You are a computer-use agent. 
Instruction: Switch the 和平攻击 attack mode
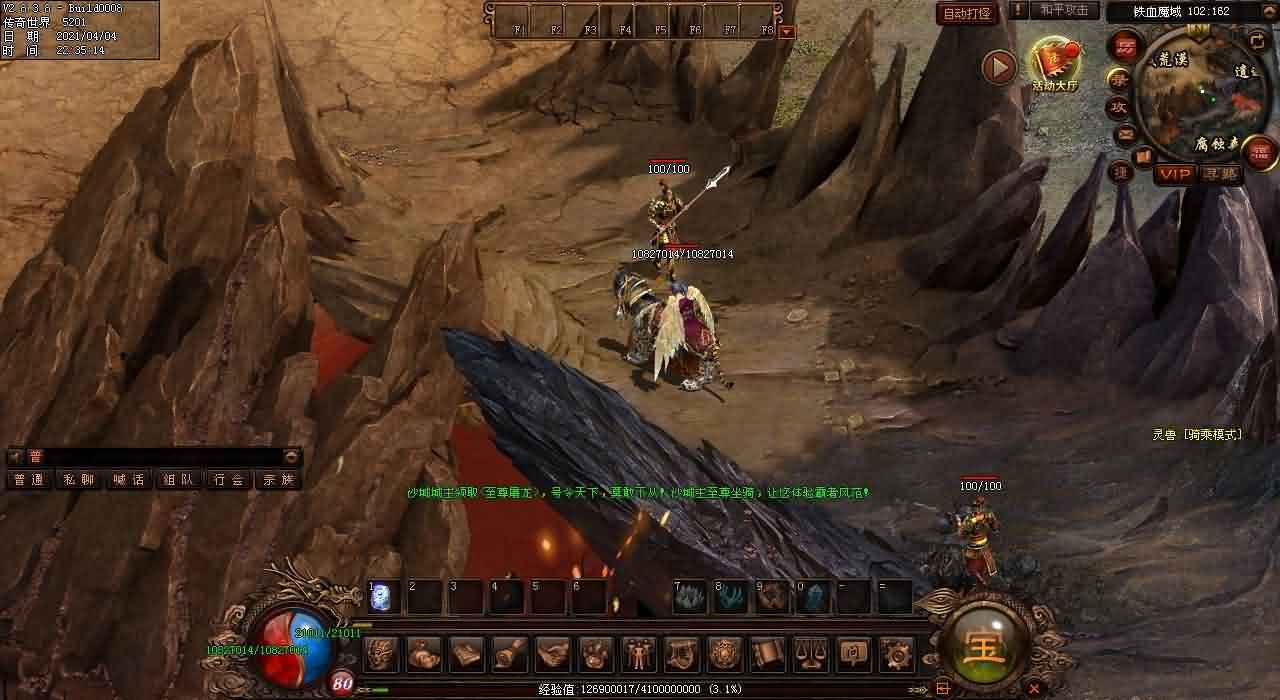point(1064,10)
